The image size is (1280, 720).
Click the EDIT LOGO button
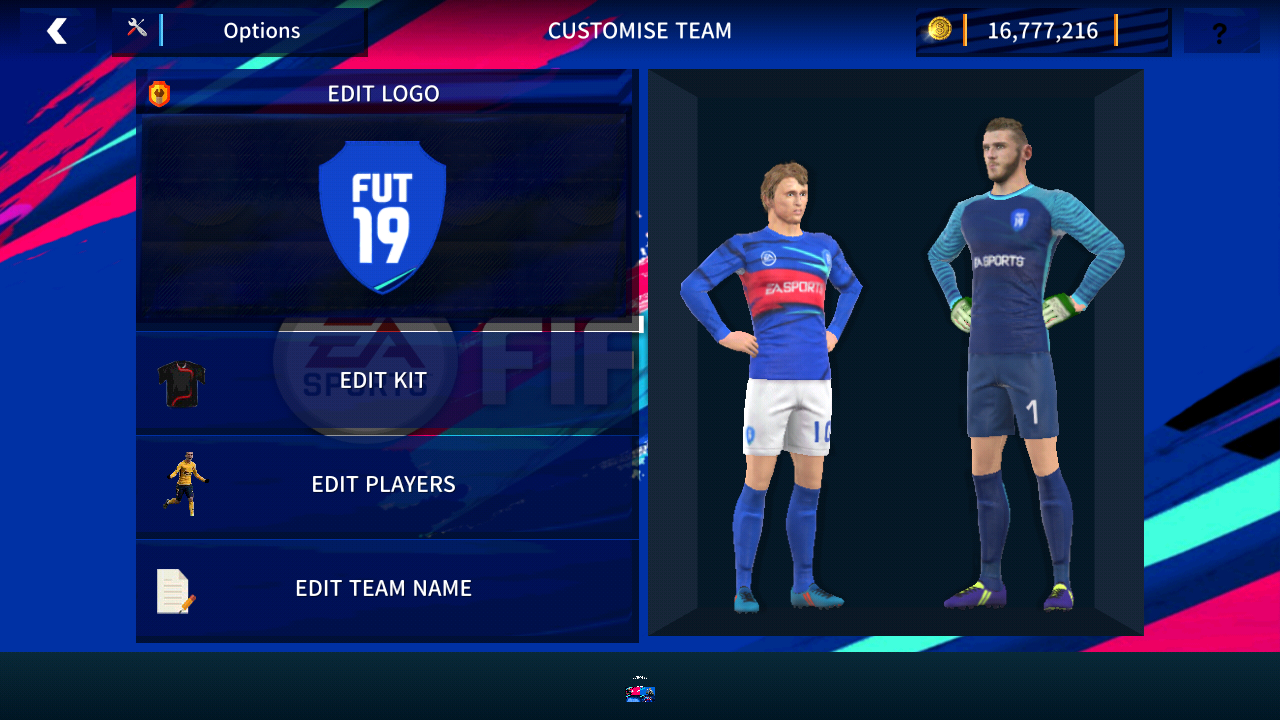coord(382,93)
